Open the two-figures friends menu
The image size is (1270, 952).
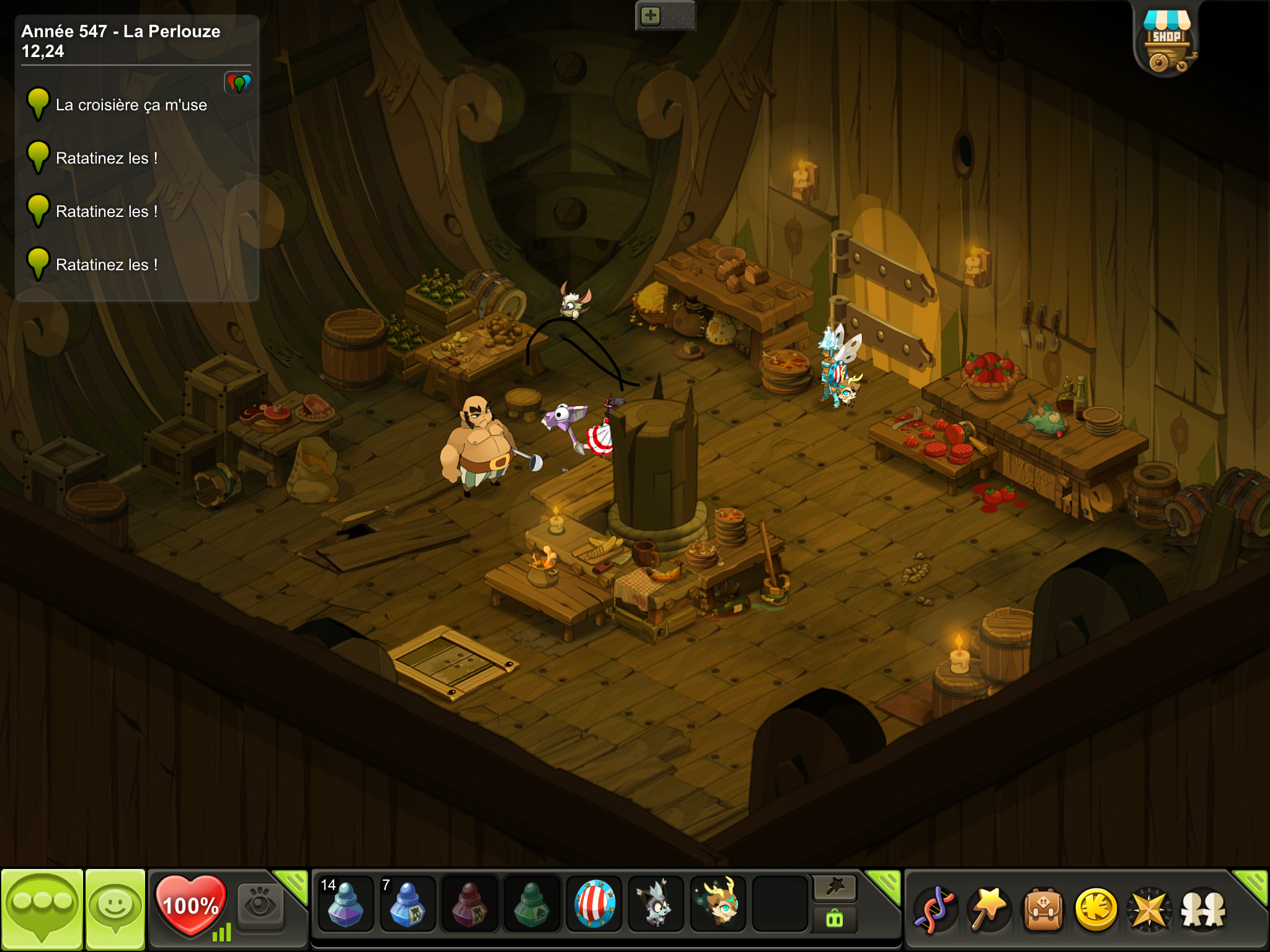click(x=1203, y=909)
